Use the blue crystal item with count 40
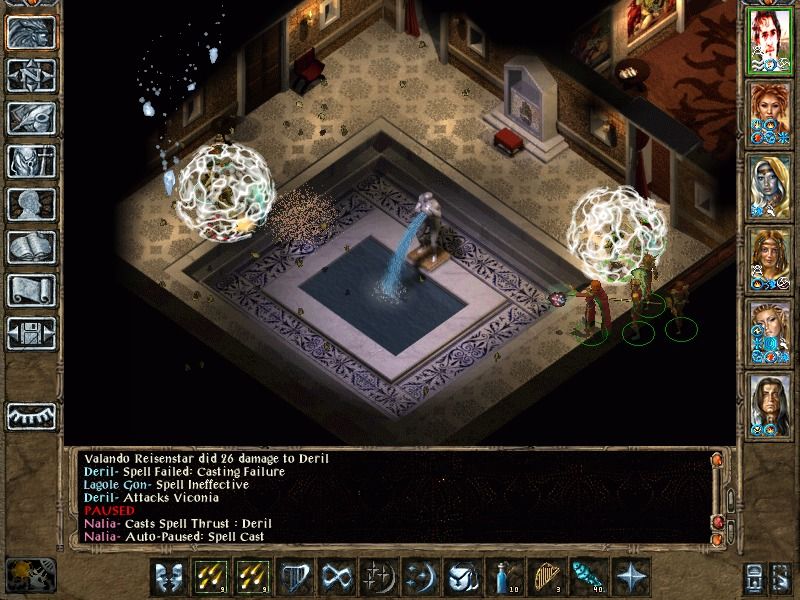 click(x=586, y=578)
